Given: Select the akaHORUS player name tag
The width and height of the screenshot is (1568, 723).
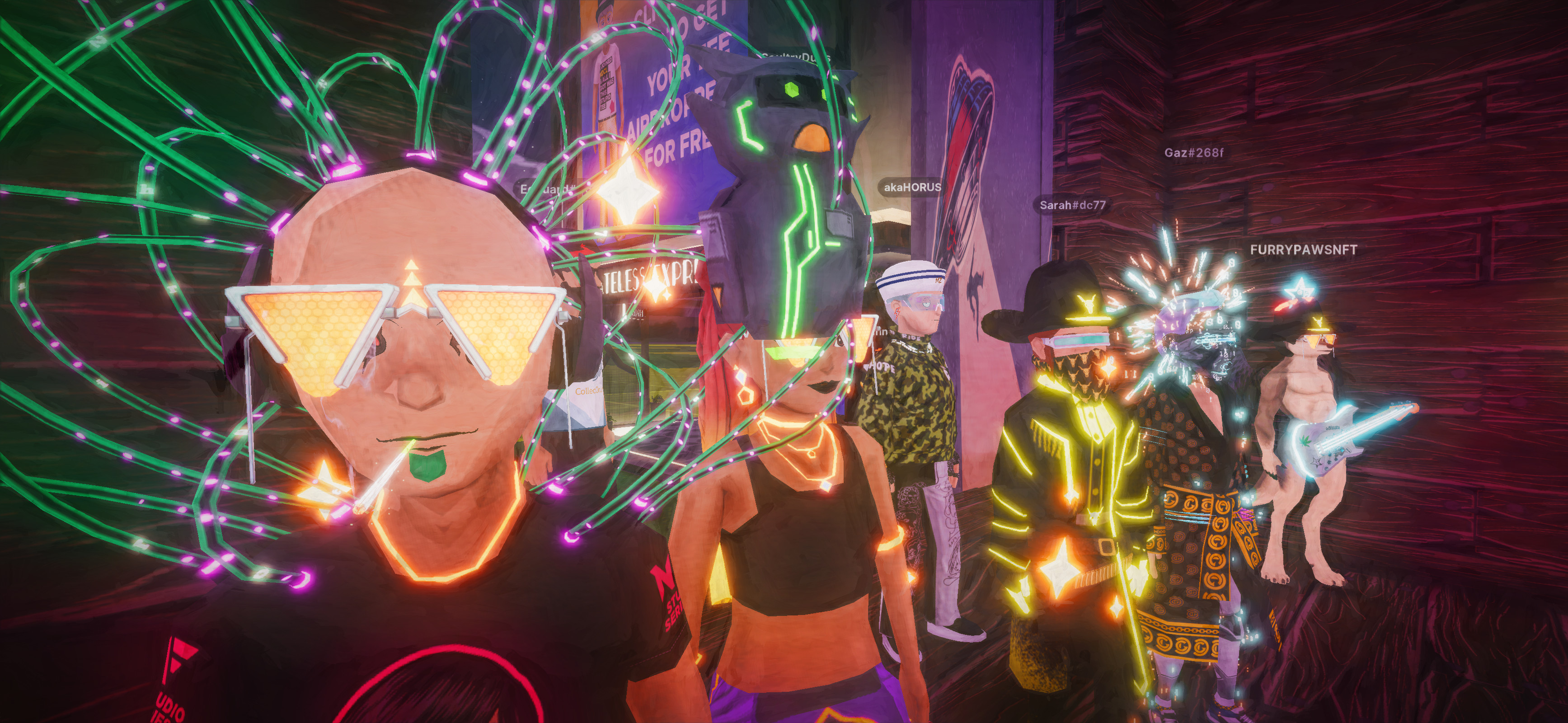Looking at the screenshot, I should pyautogui.click(x=912, y=188).
